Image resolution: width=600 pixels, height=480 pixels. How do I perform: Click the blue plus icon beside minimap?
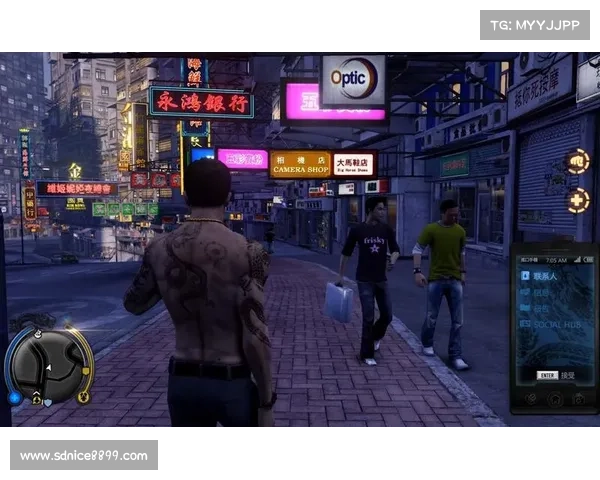(14, 397)
